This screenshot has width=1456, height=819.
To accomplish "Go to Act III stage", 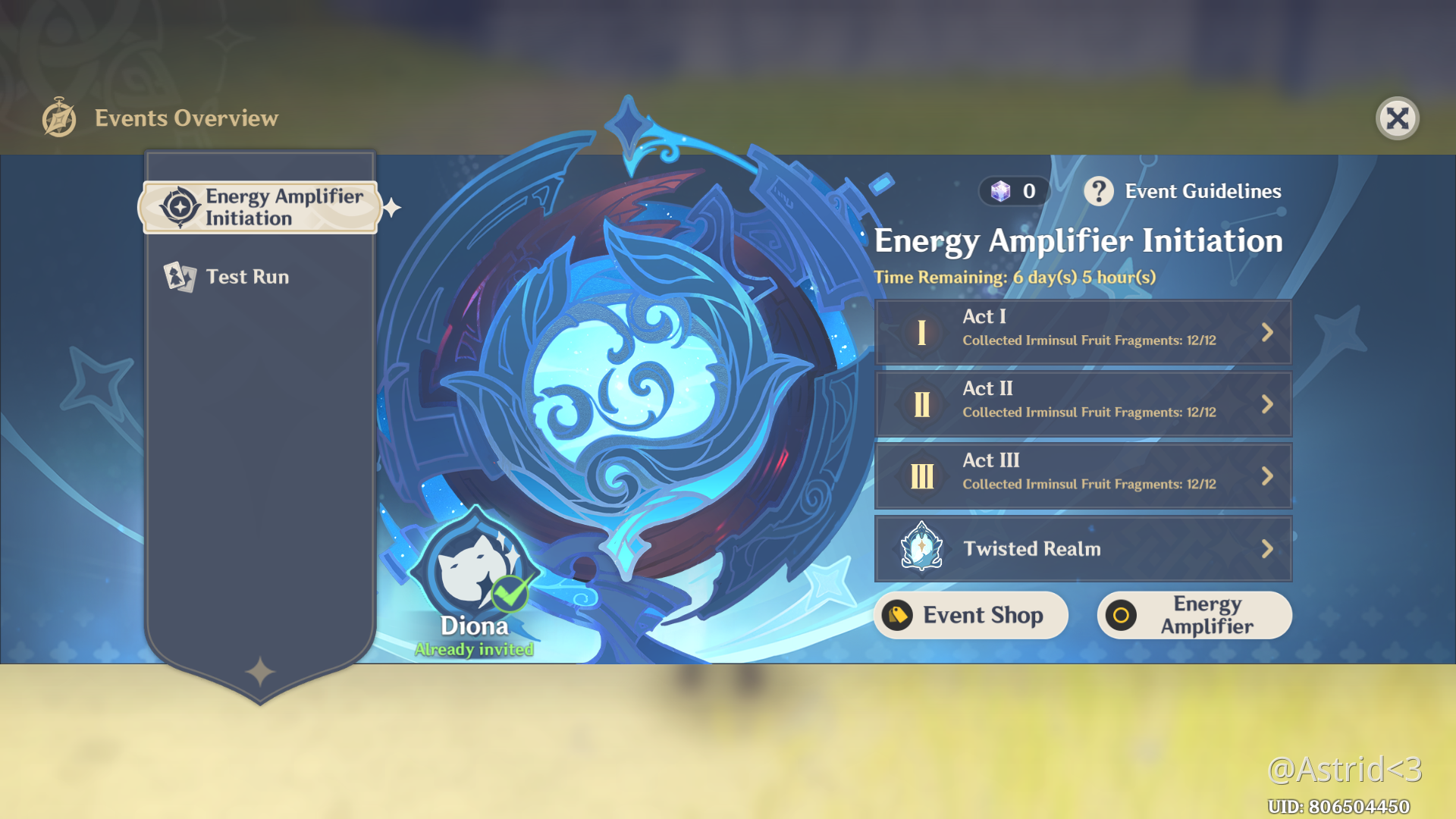I will point(1083,475).
